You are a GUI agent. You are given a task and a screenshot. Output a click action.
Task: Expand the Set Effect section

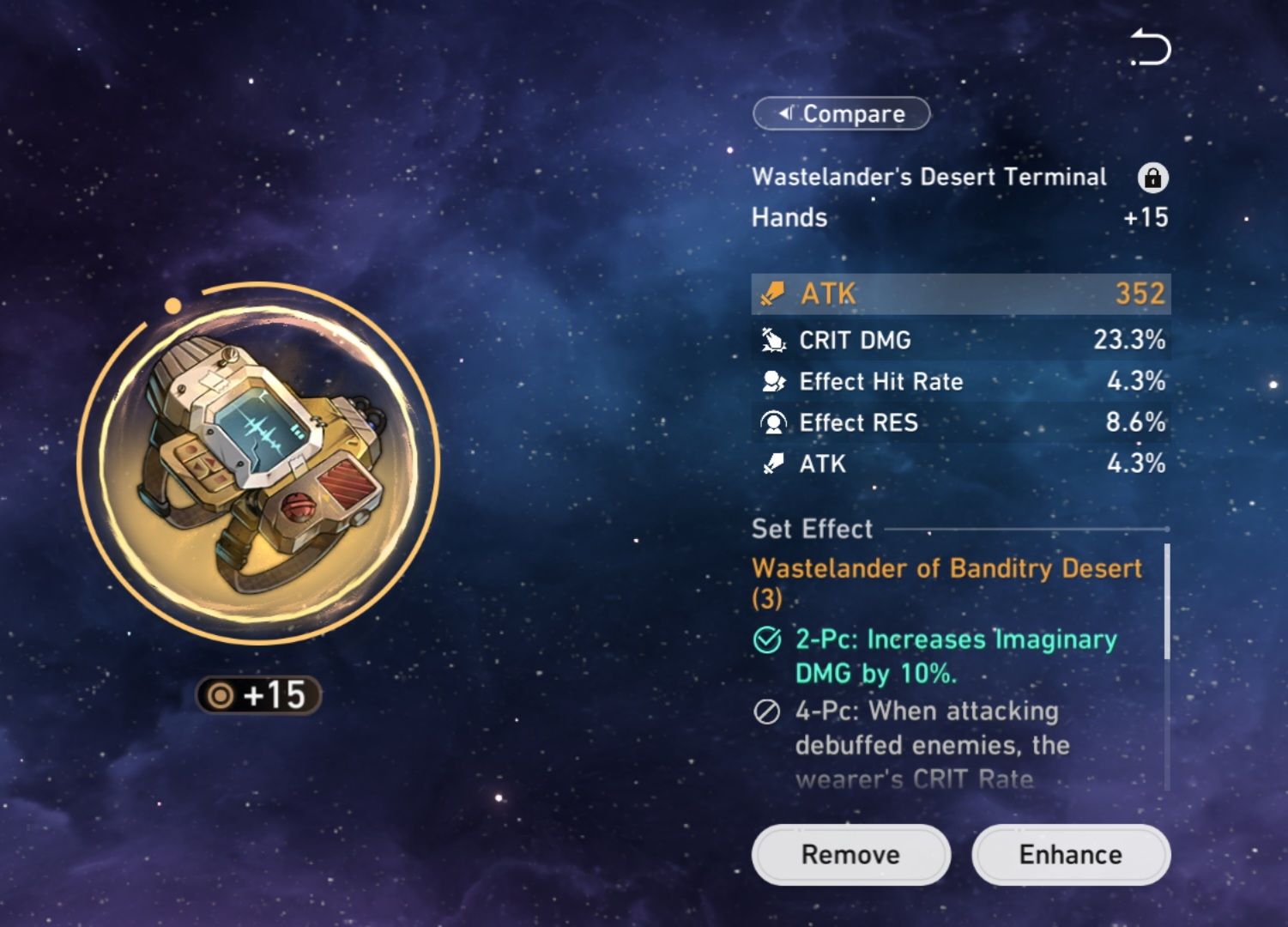point(811,529)
